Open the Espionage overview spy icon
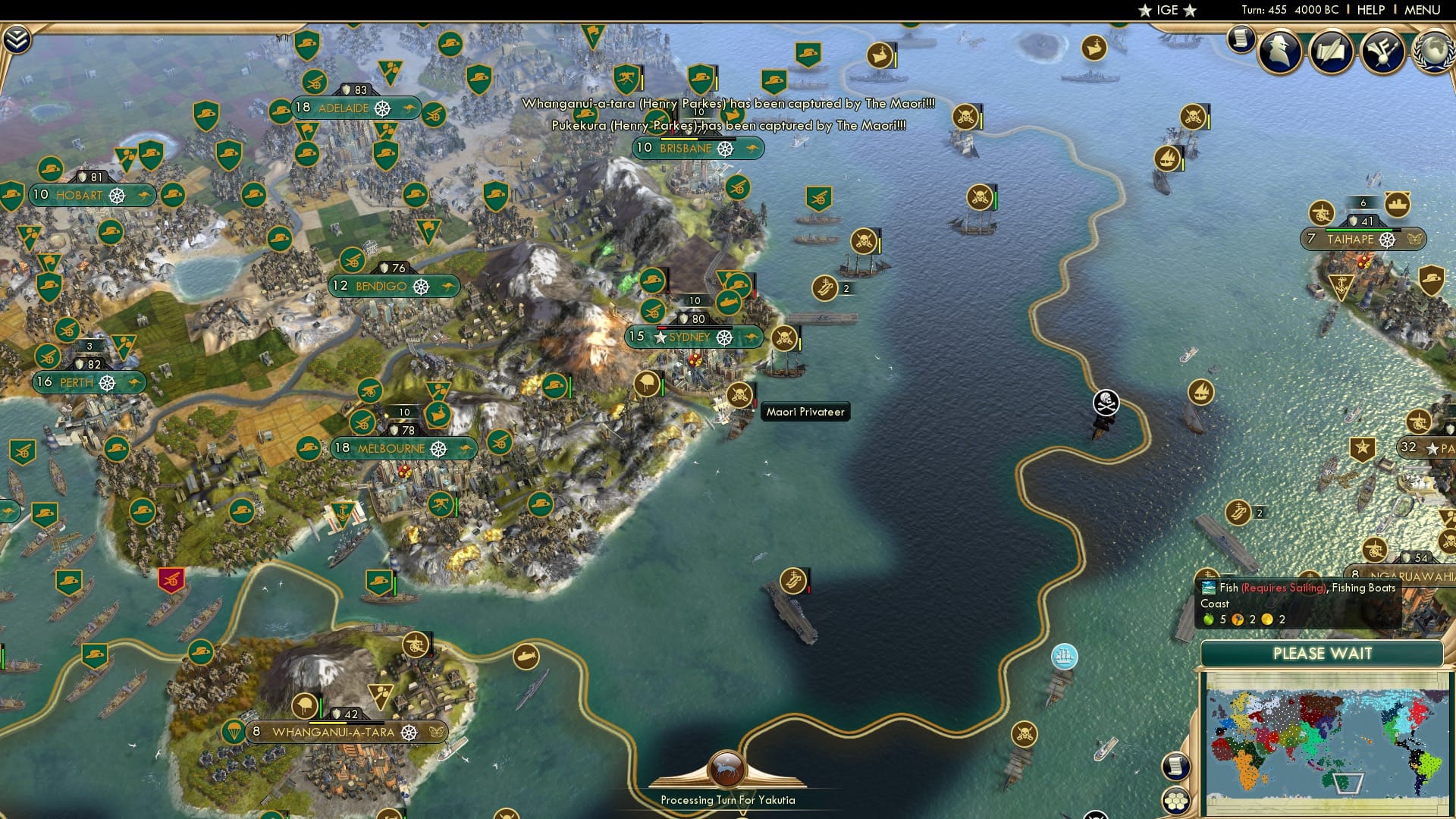Screen dimensions: 1456x819 (1279, 52)
